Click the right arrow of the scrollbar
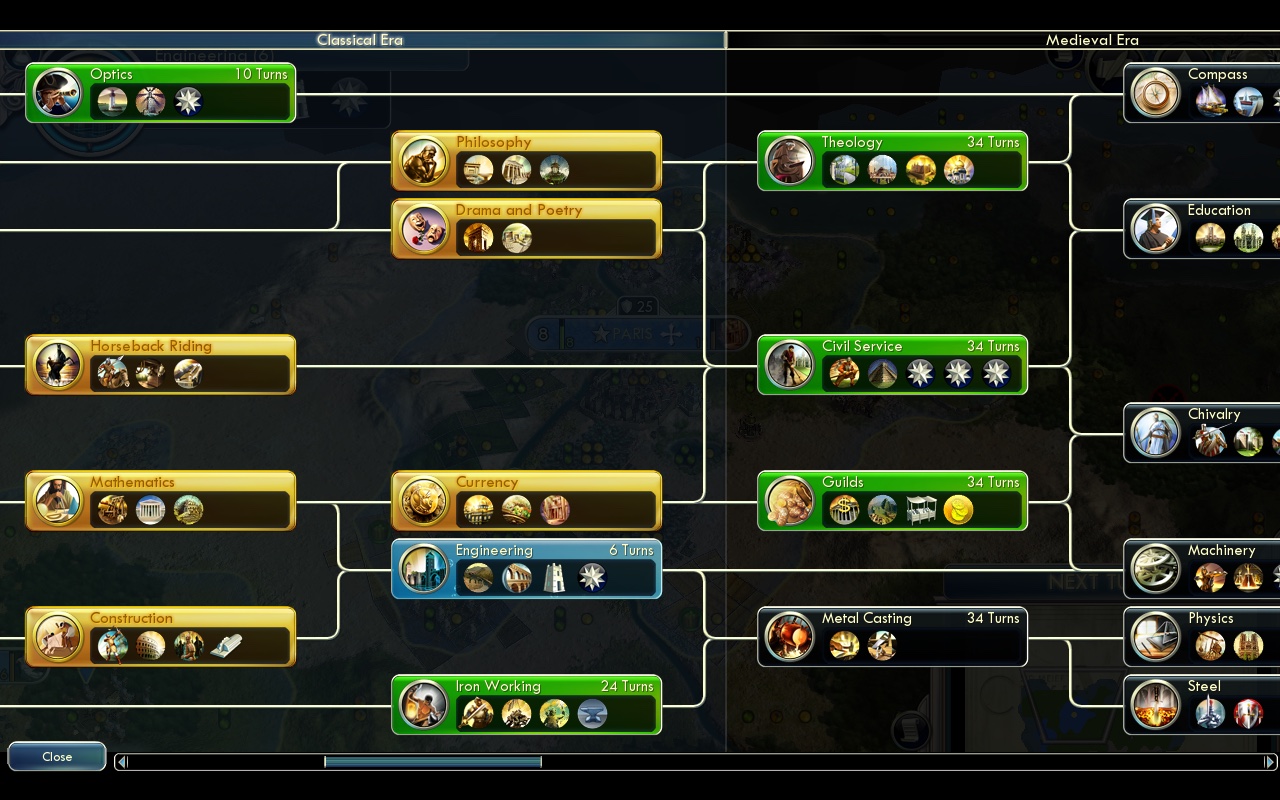 pyautogui.click(x=1270, y=762)
